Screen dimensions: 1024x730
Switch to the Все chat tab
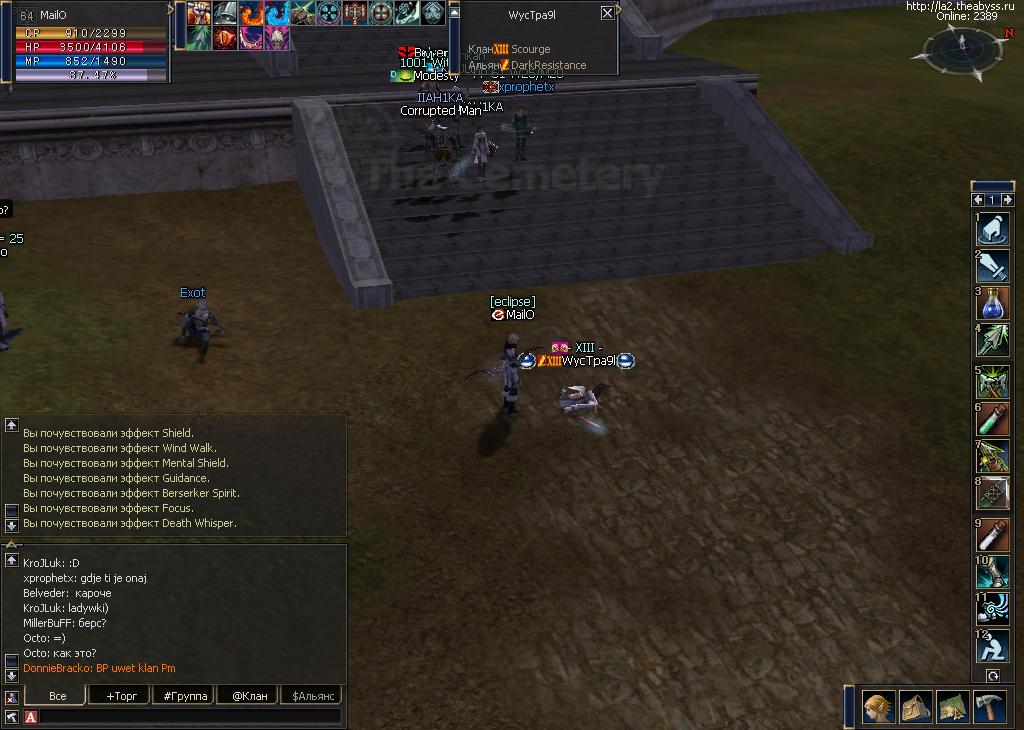coord(57,695)
